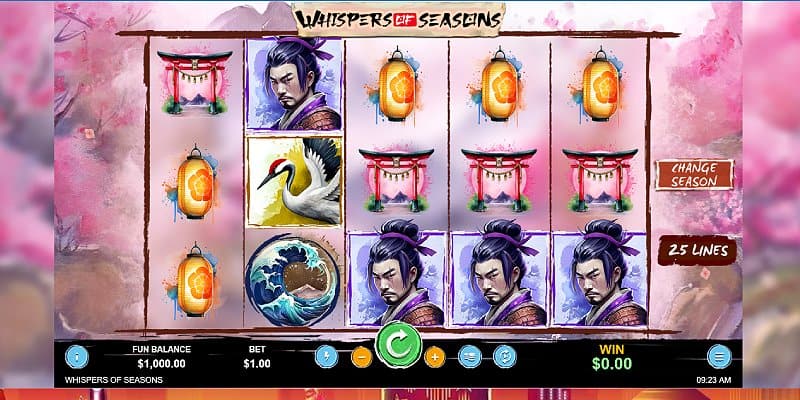800x400 pixels.
Task: Click the blue info button beside Fun Balance
Action: [x=76, y=356]
